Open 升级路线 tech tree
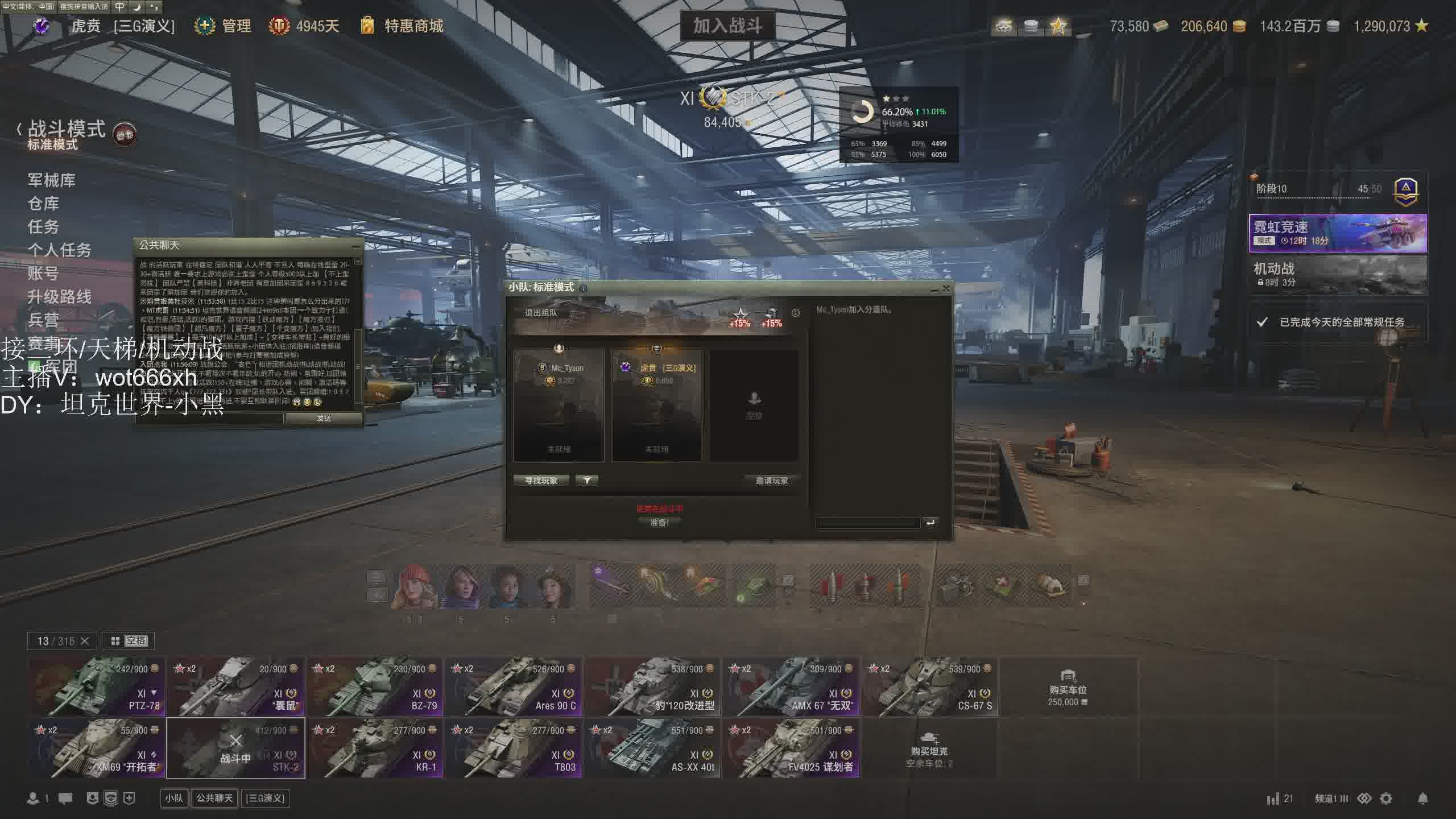The width and height of the screenshot is (1456, 819). point(59,296)
